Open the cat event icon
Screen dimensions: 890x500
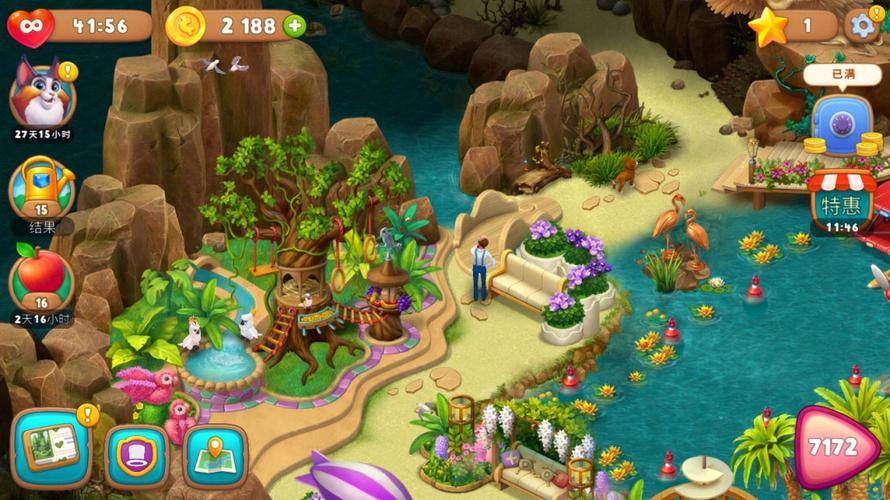pyautogui.click(x=40, y=94)
